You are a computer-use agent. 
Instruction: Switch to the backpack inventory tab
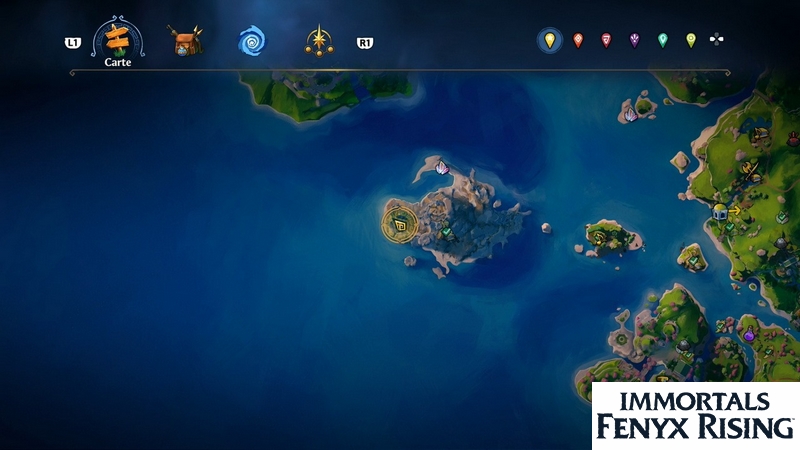(x=185, y=42)
